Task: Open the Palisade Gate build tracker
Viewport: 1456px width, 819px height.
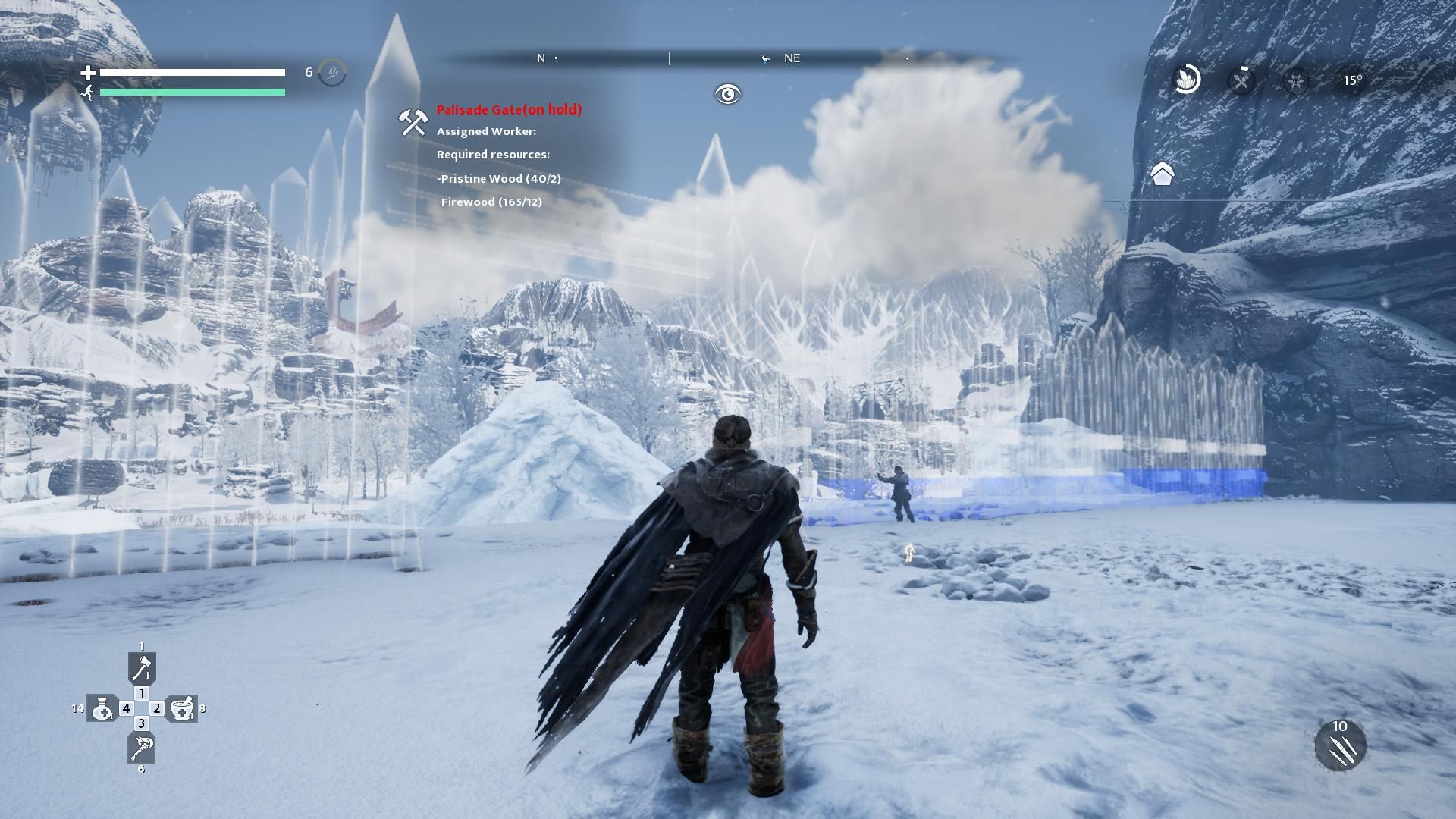Action: [x=509, y=110]
